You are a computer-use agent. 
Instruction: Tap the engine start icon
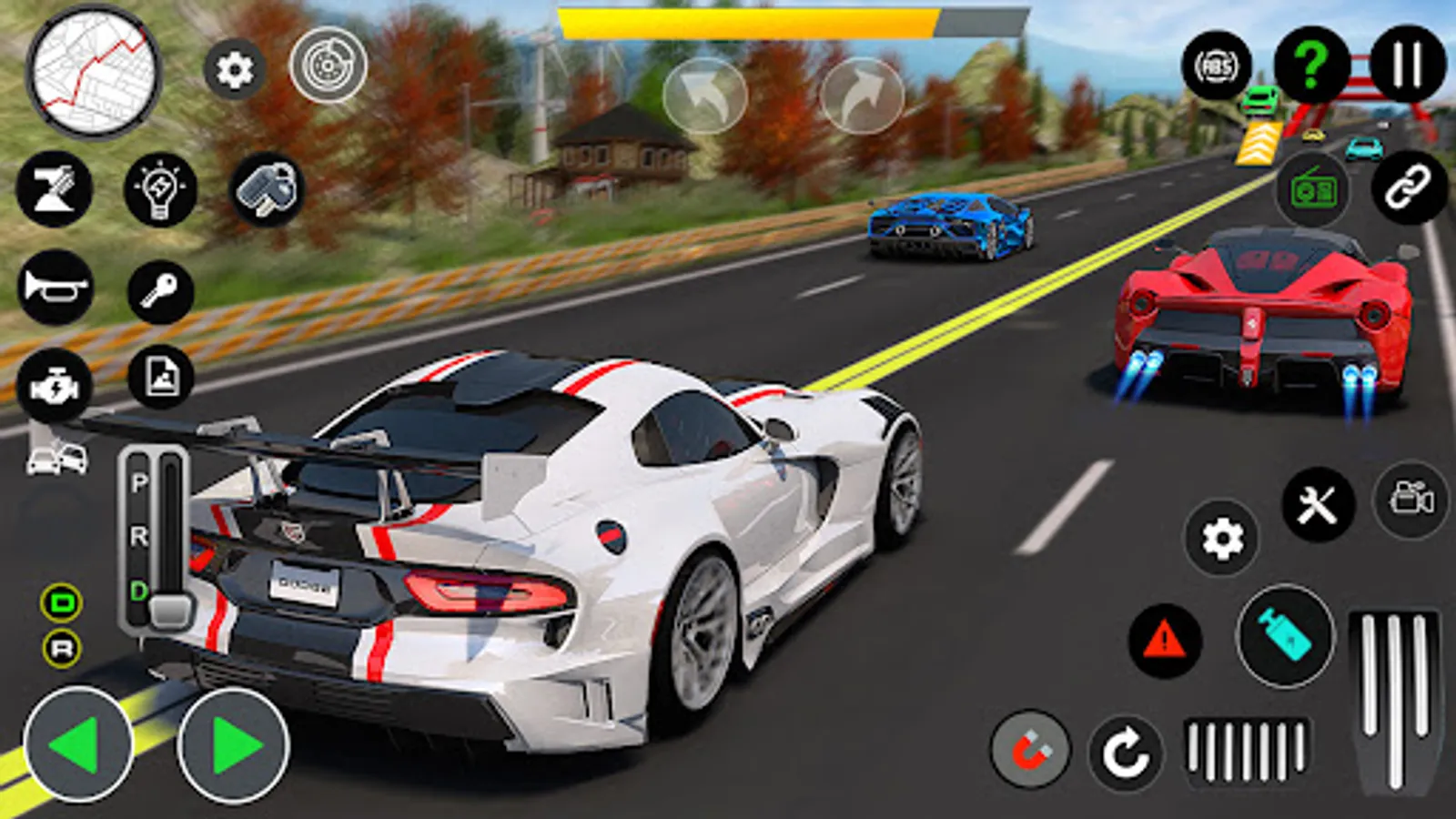point(55,387)
